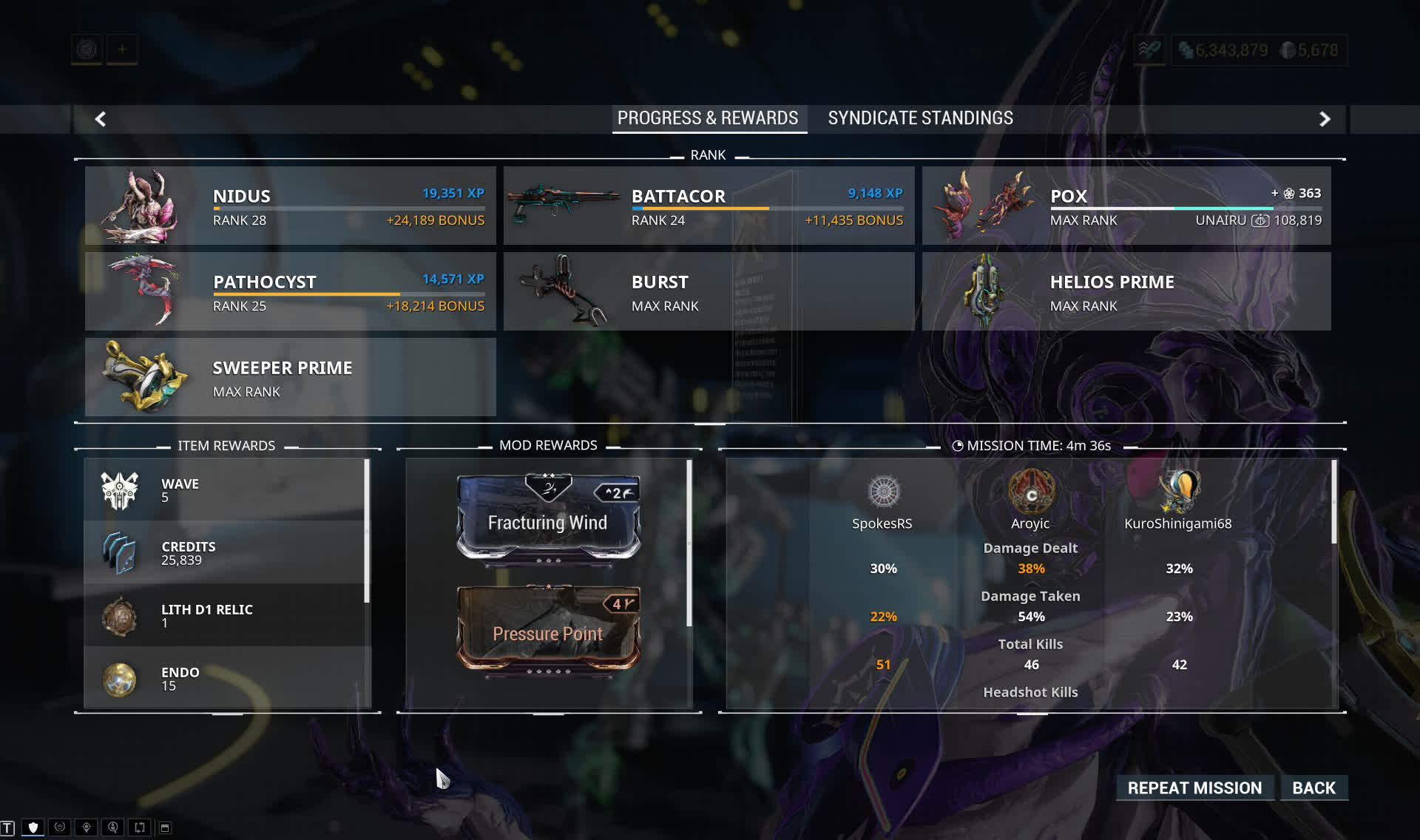Select the Battacor rank entry

[x=709, y=206]
